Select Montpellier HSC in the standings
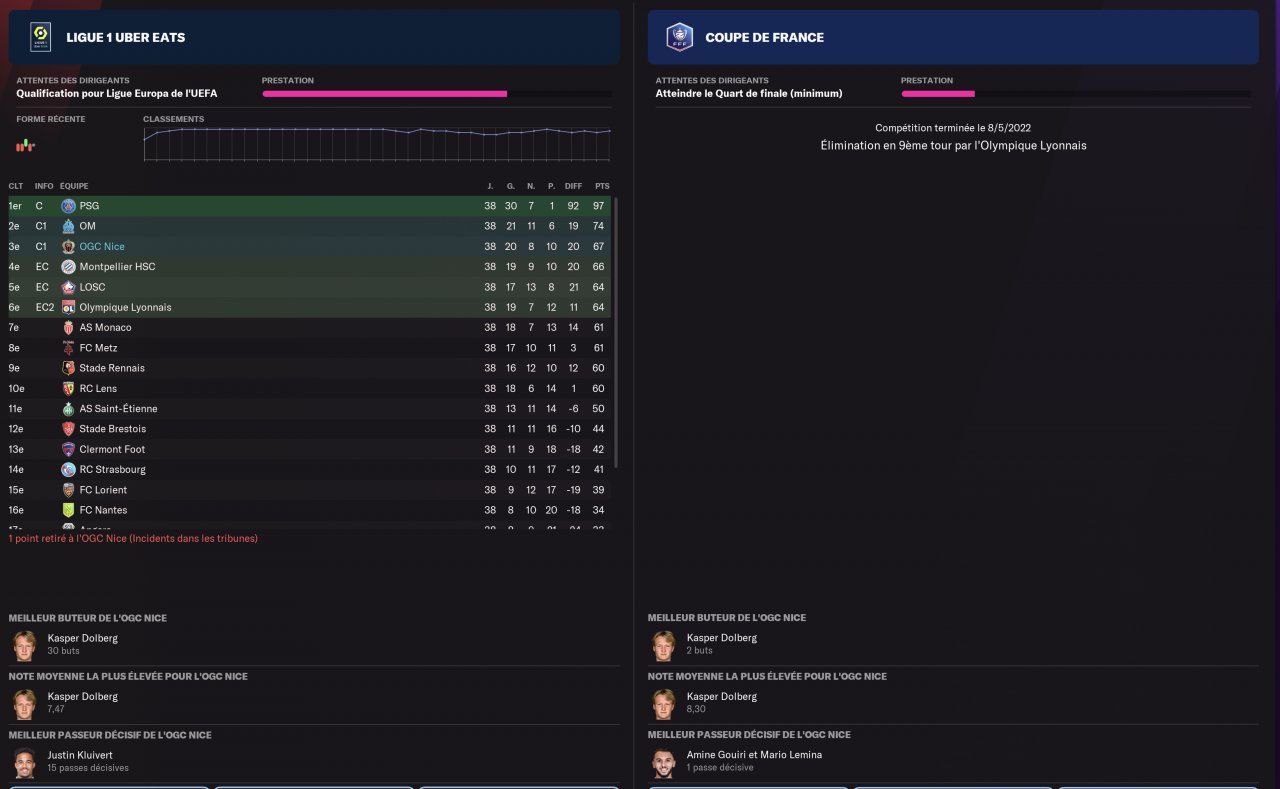The image size is (1280, 789). point(117,267)
